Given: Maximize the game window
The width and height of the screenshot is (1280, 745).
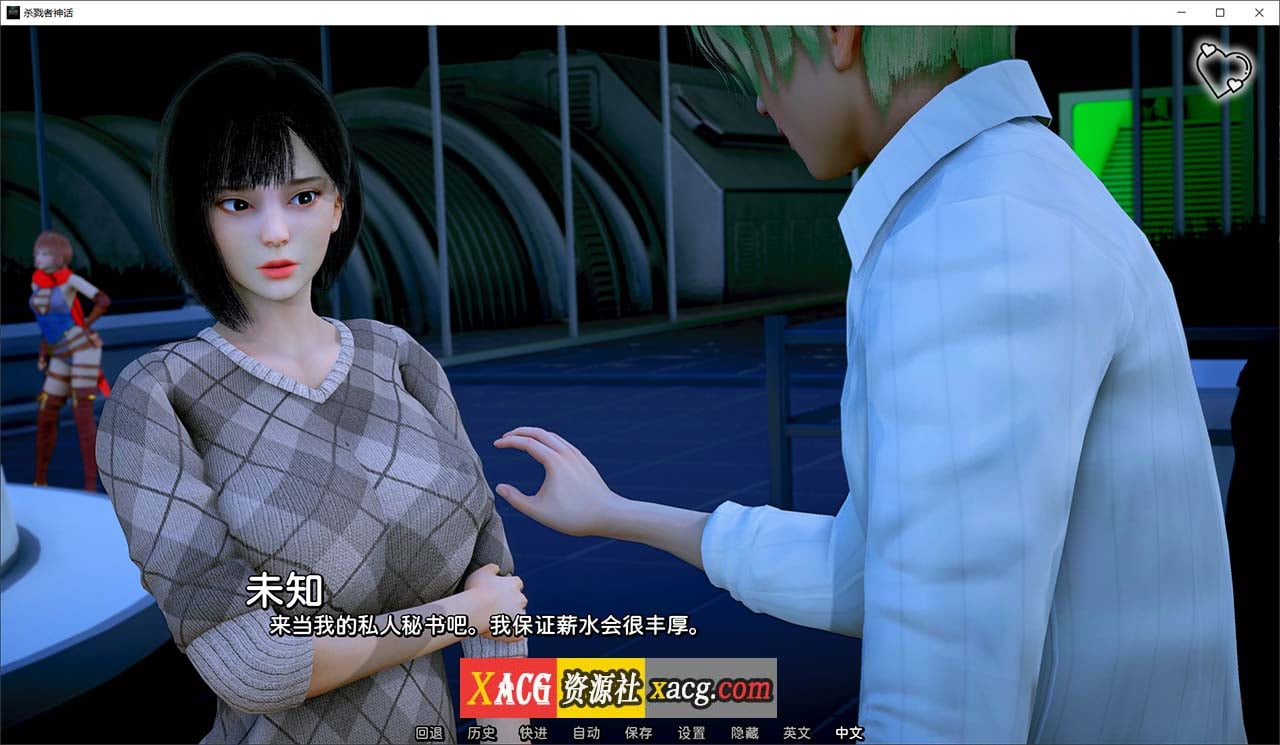Looking at the screenshot, I should click(x=1219, y=13).
